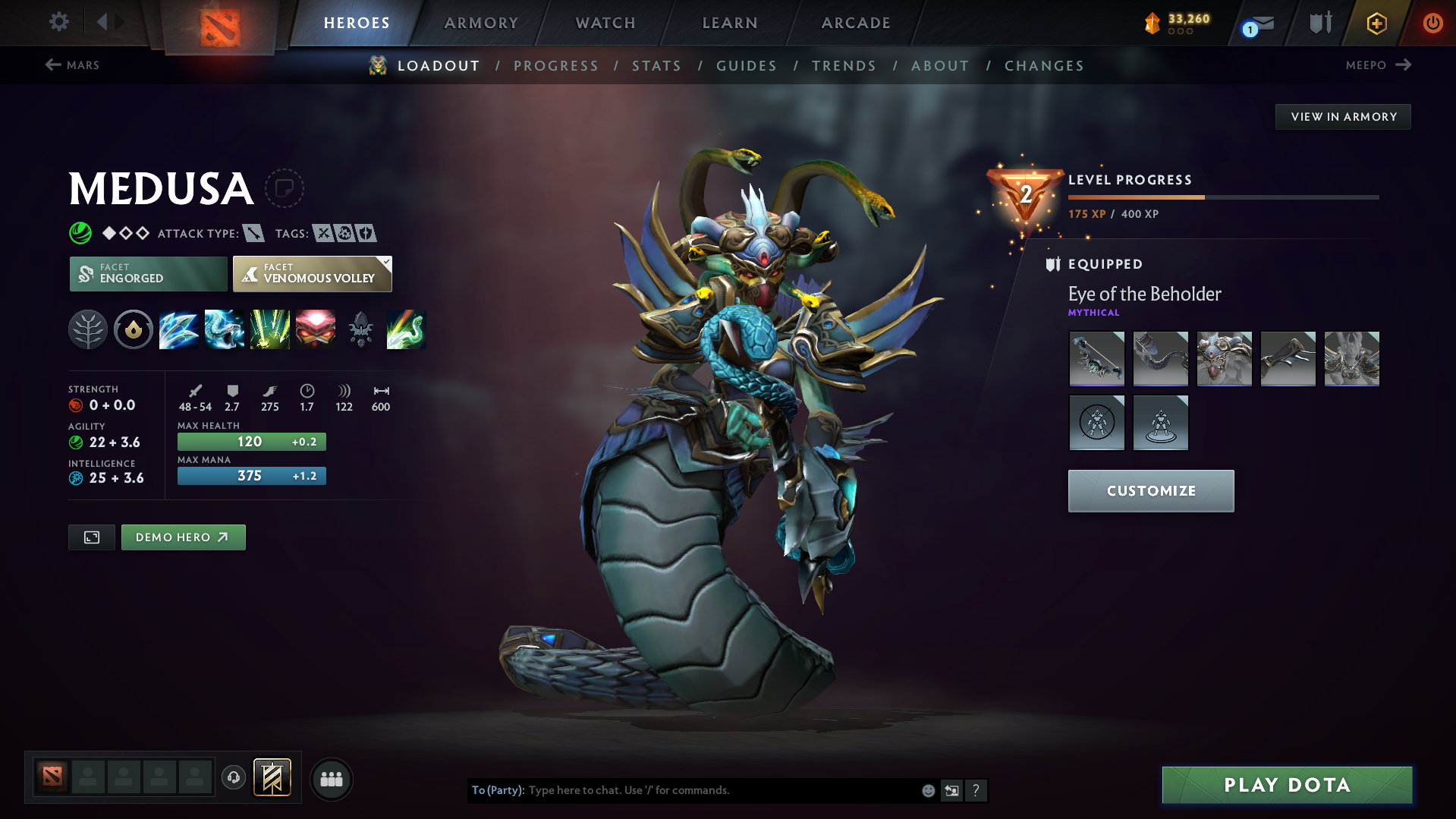View the Mystic Snake ability icon

[x=225, y=329]
